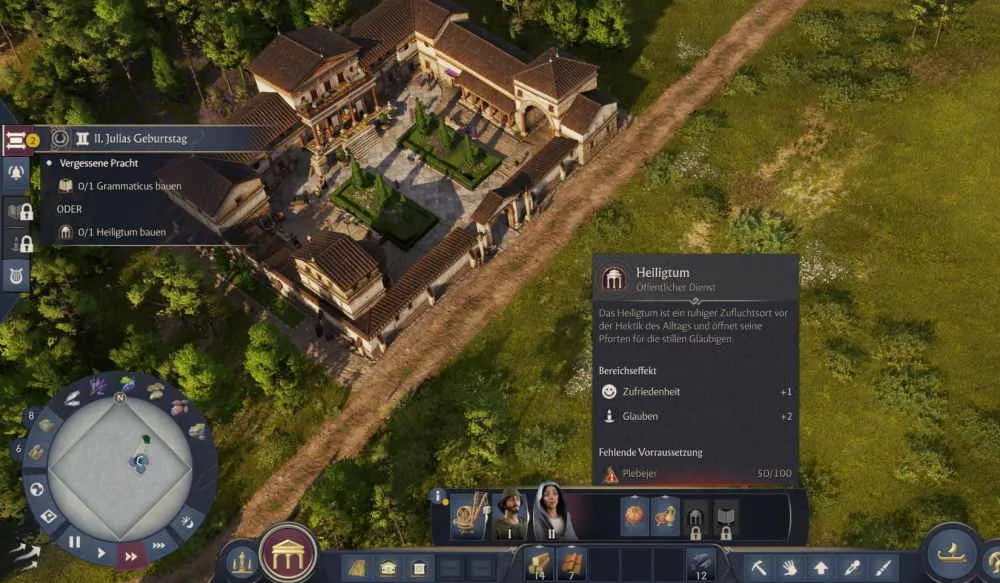The width and height of the screenshot is (1000, 583).
Task: Open the round temple build menu
Action: pyautogui.click(x=288, y=553)
